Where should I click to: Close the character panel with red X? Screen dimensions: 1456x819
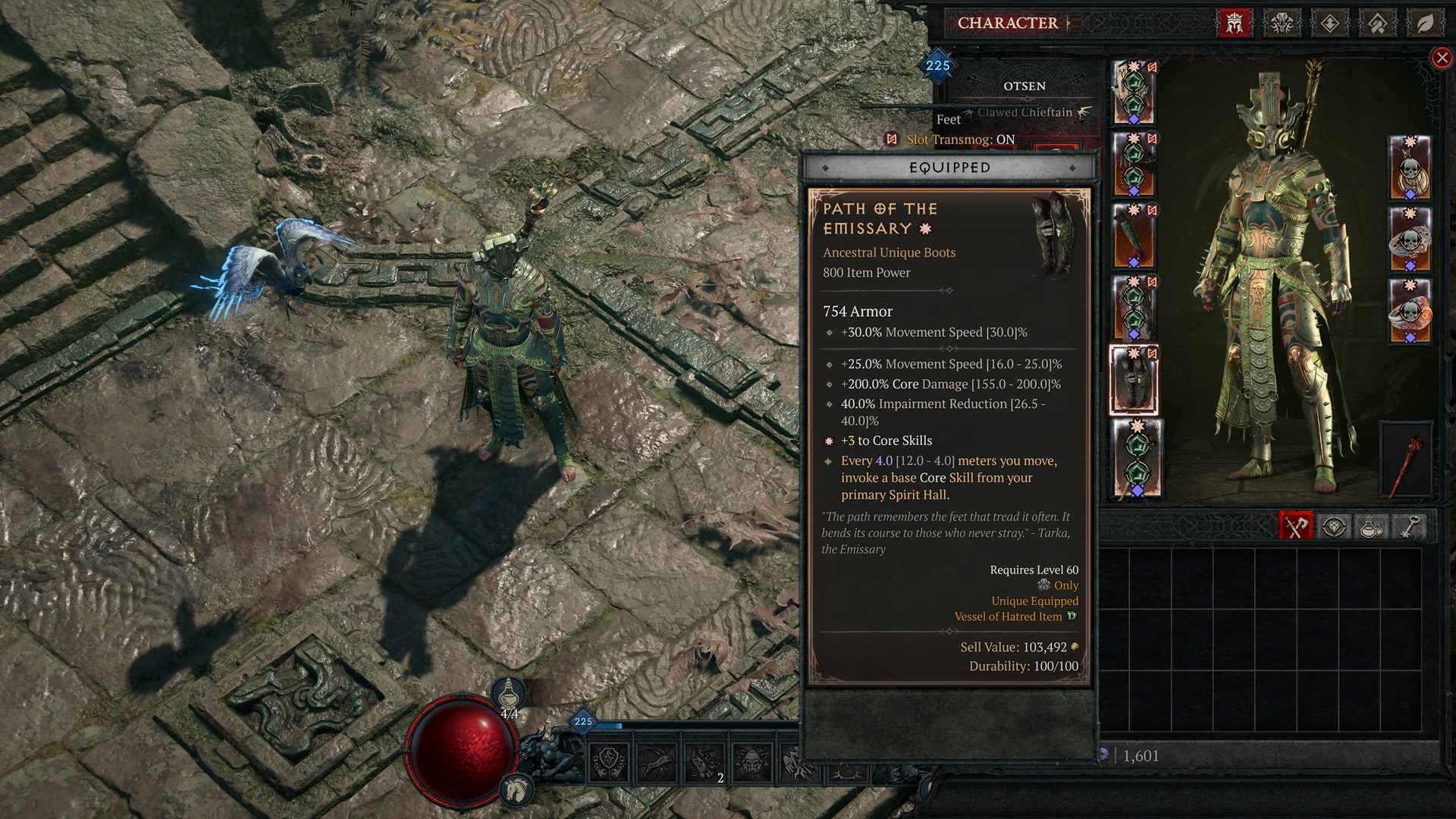(x=1442, y=58)
